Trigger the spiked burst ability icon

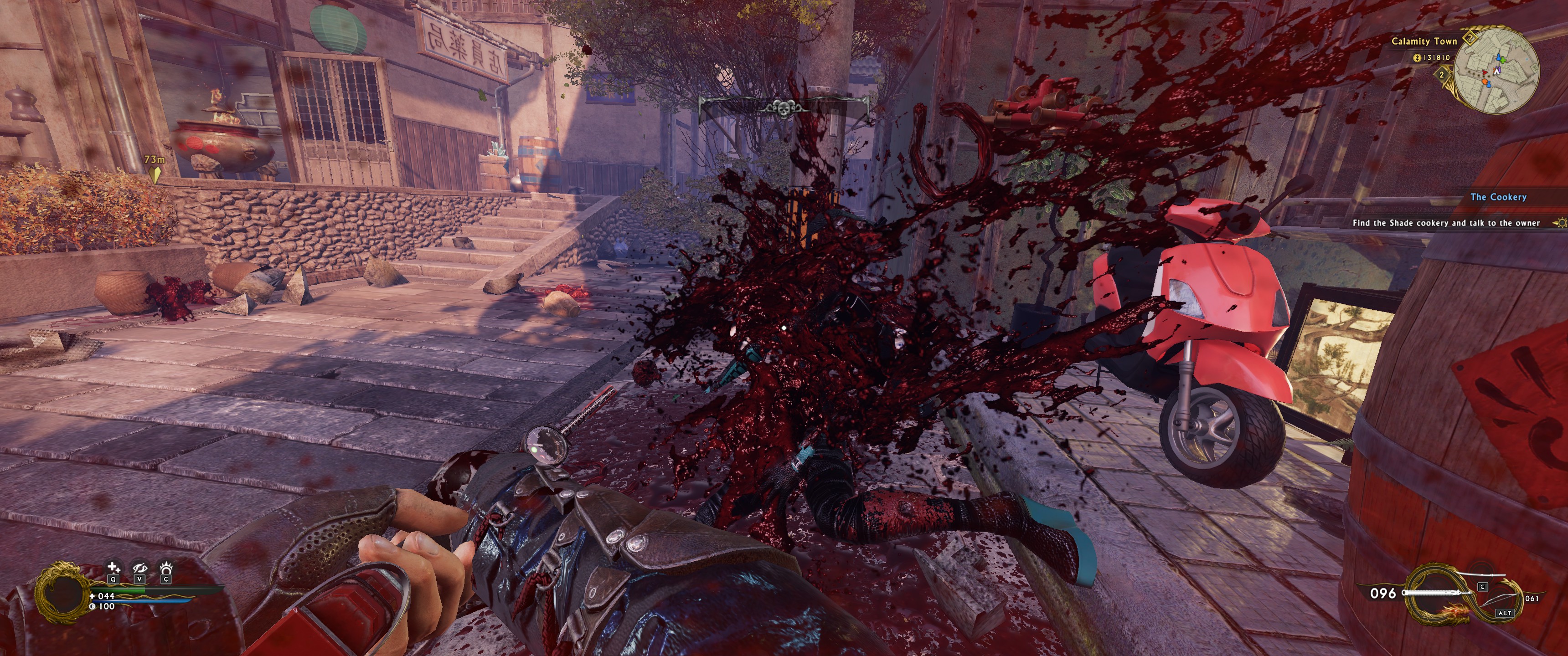coord(165,569)
